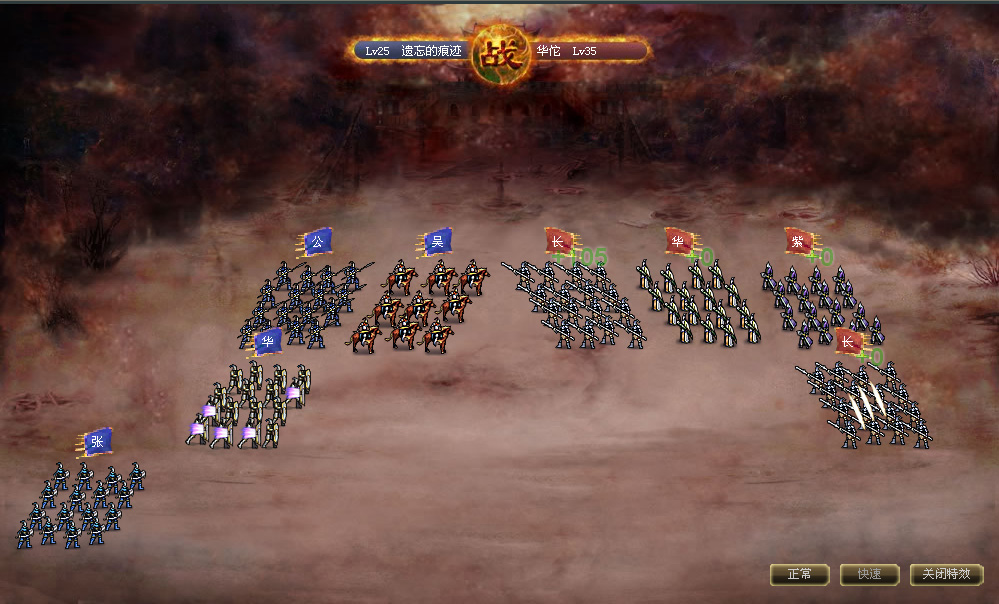This screenshot has width=999, height=604.
Task: Turn off effects with 关闭特效 button
Action: 946,575
